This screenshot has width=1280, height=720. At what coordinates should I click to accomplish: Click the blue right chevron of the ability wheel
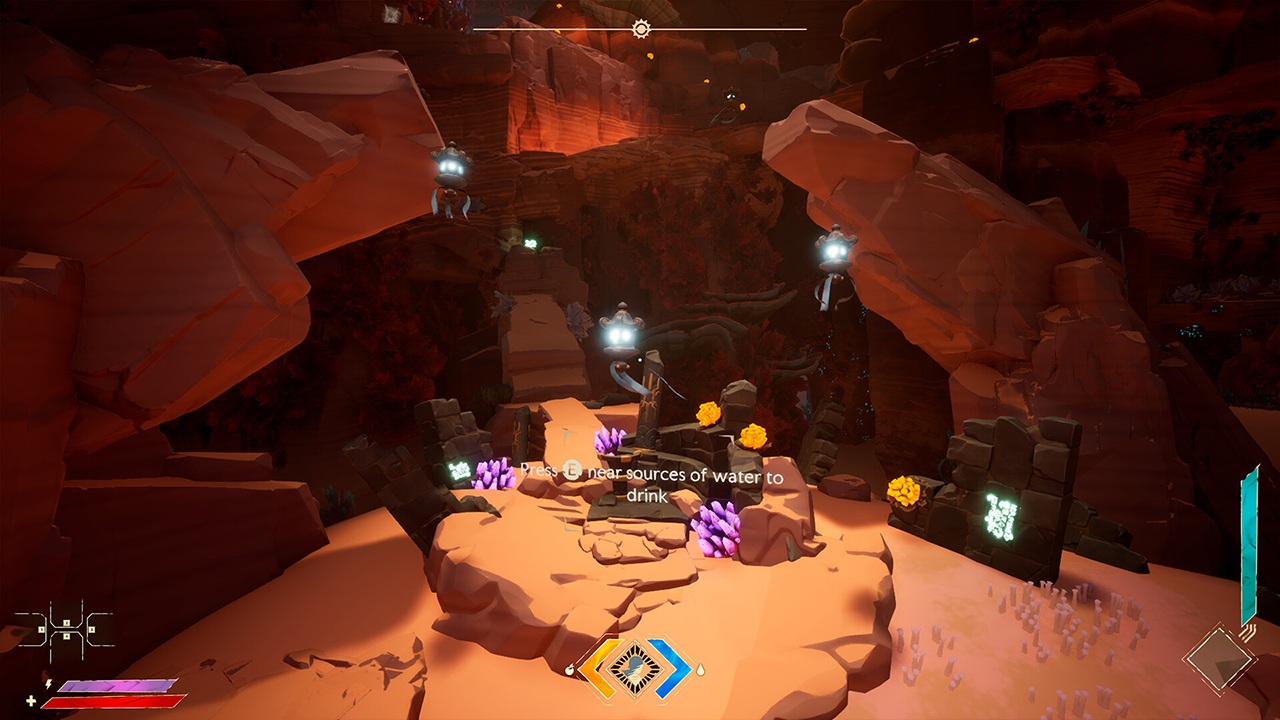(673, 672)
